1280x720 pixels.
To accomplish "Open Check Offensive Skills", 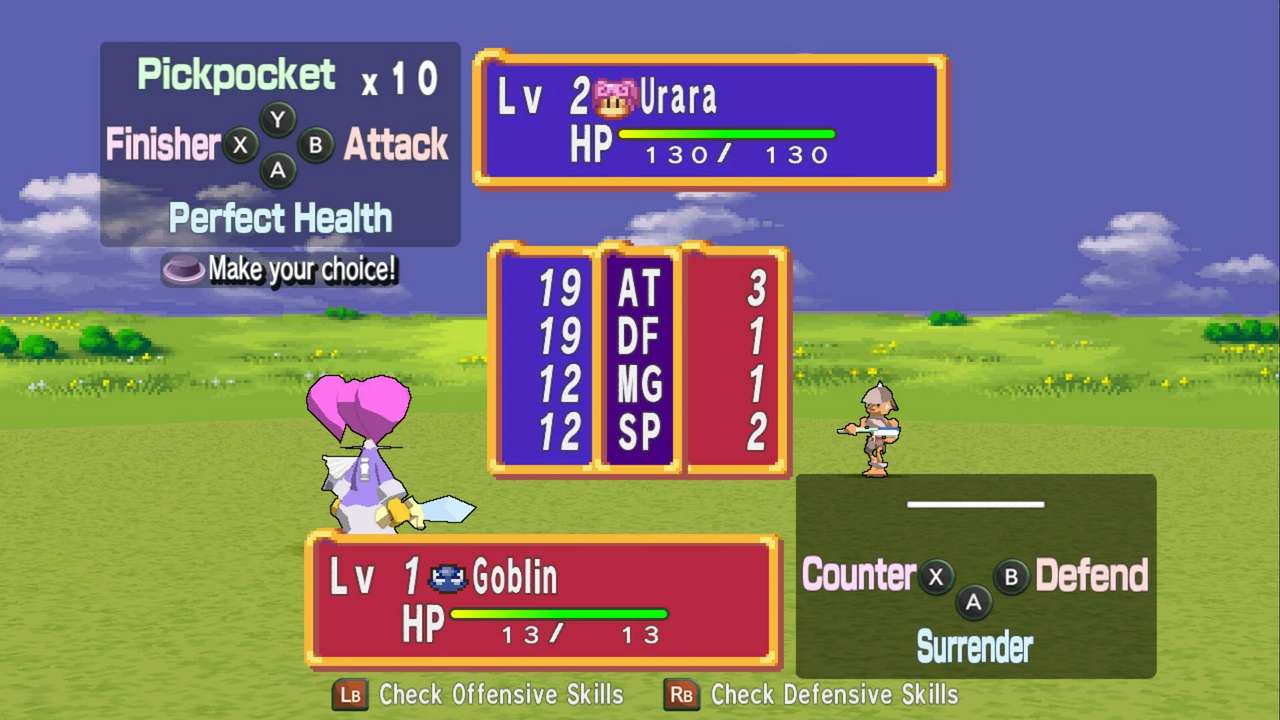I will pos(500,695).
